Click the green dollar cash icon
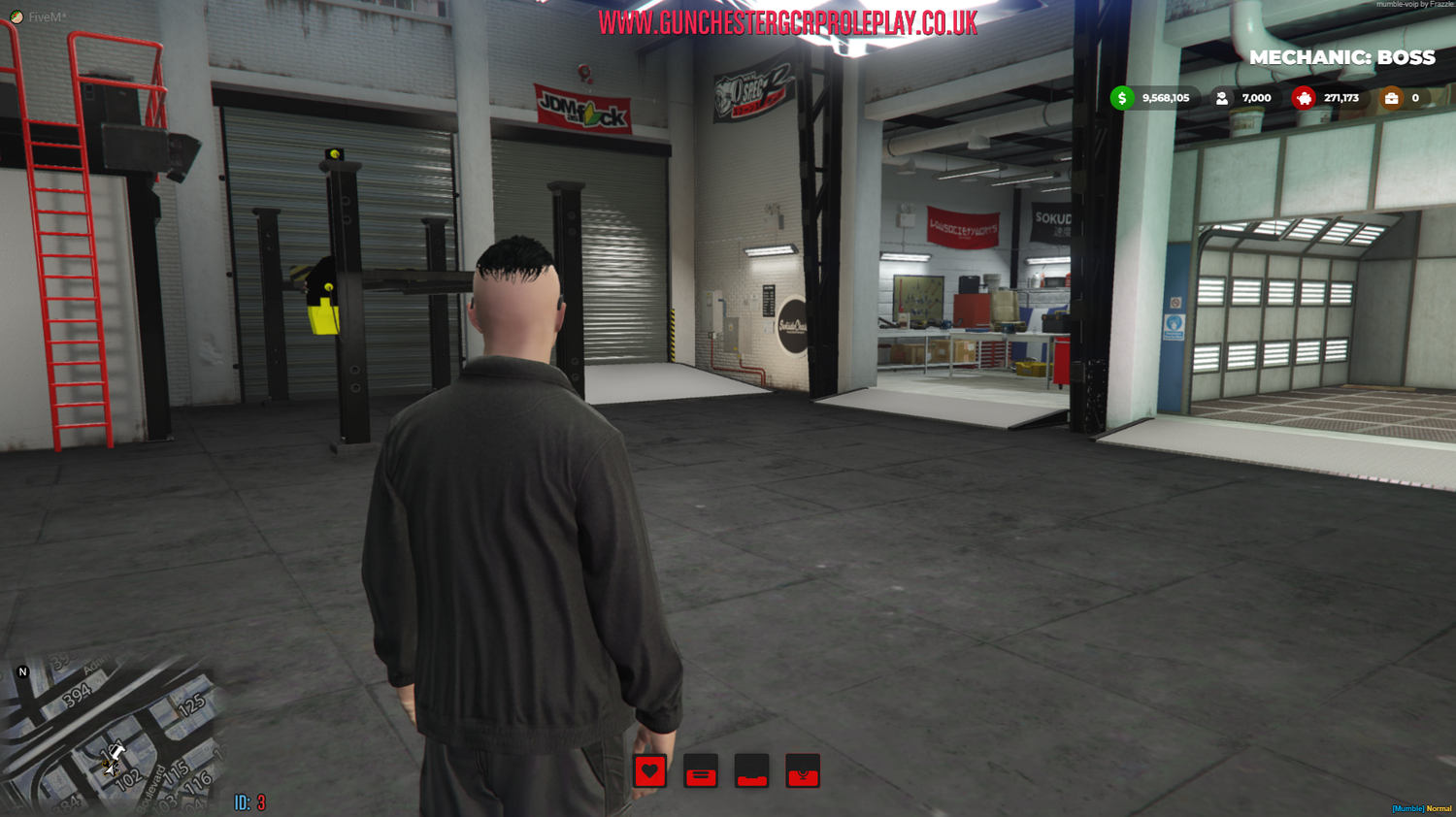1456x817 pixels. click(1124, 98)
